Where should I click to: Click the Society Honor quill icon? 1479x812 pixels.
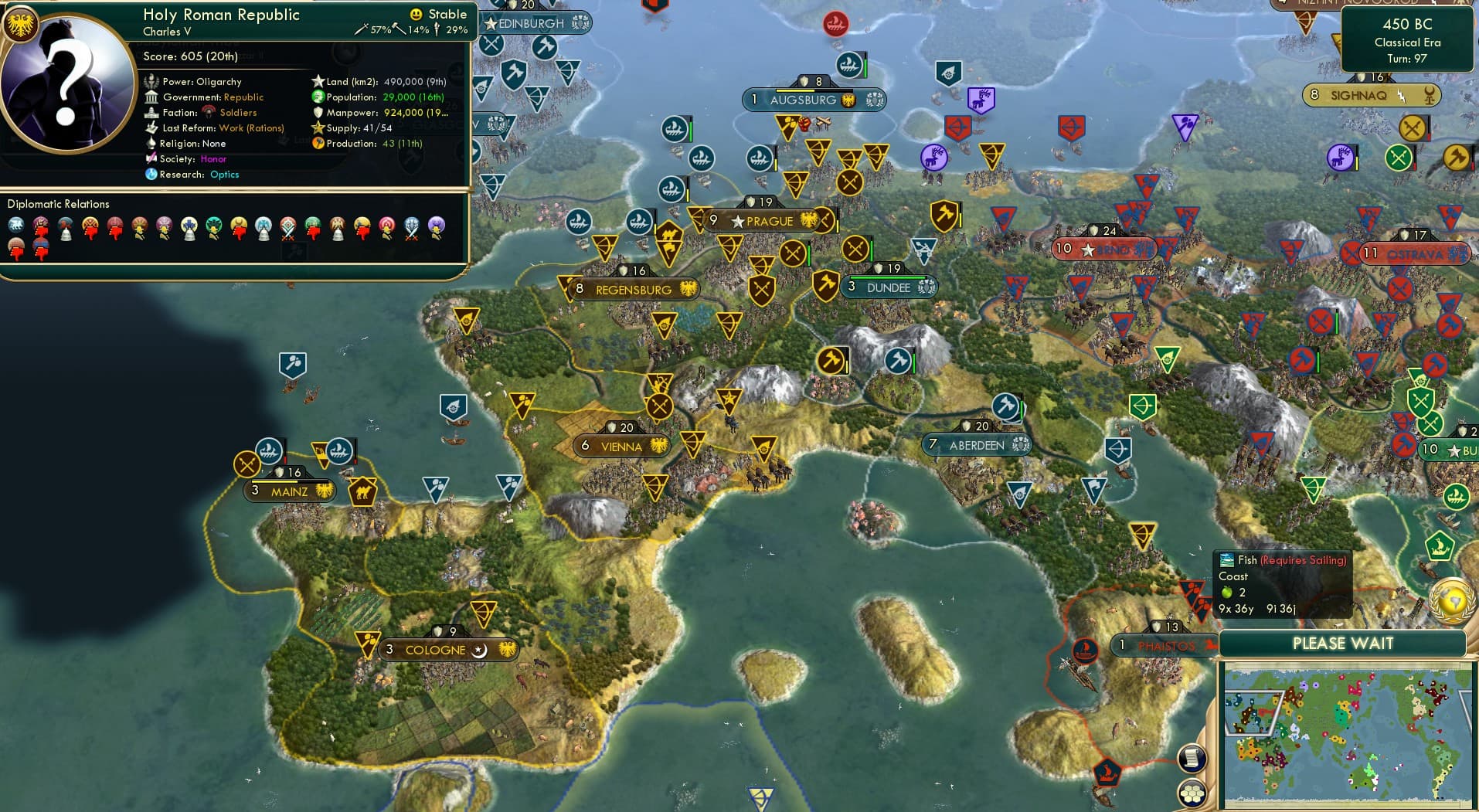coord(151,159)
